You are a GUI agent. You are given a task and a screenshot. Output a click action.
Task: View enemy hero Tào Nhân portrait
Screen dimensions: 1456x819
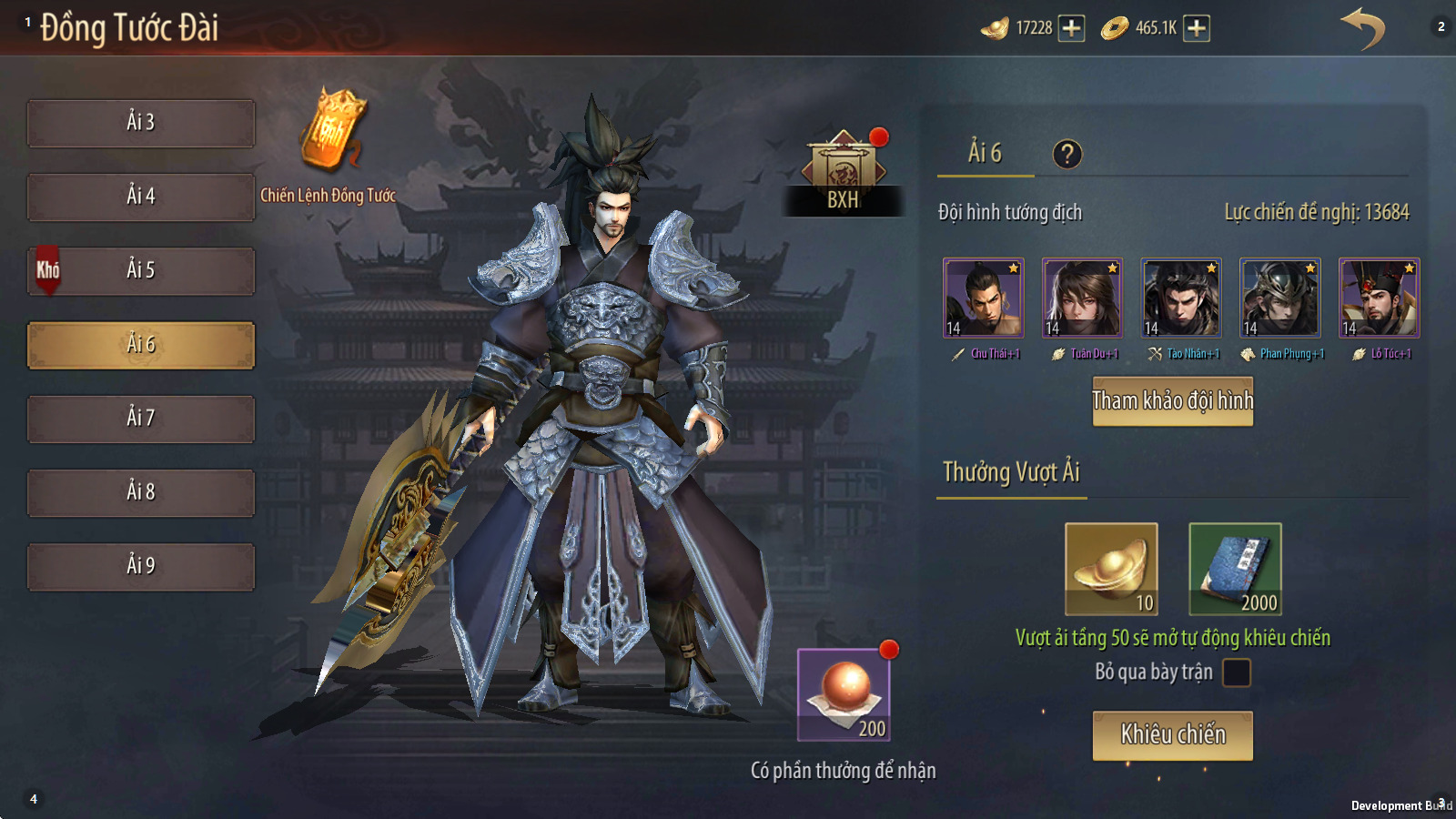[1181, 298]
